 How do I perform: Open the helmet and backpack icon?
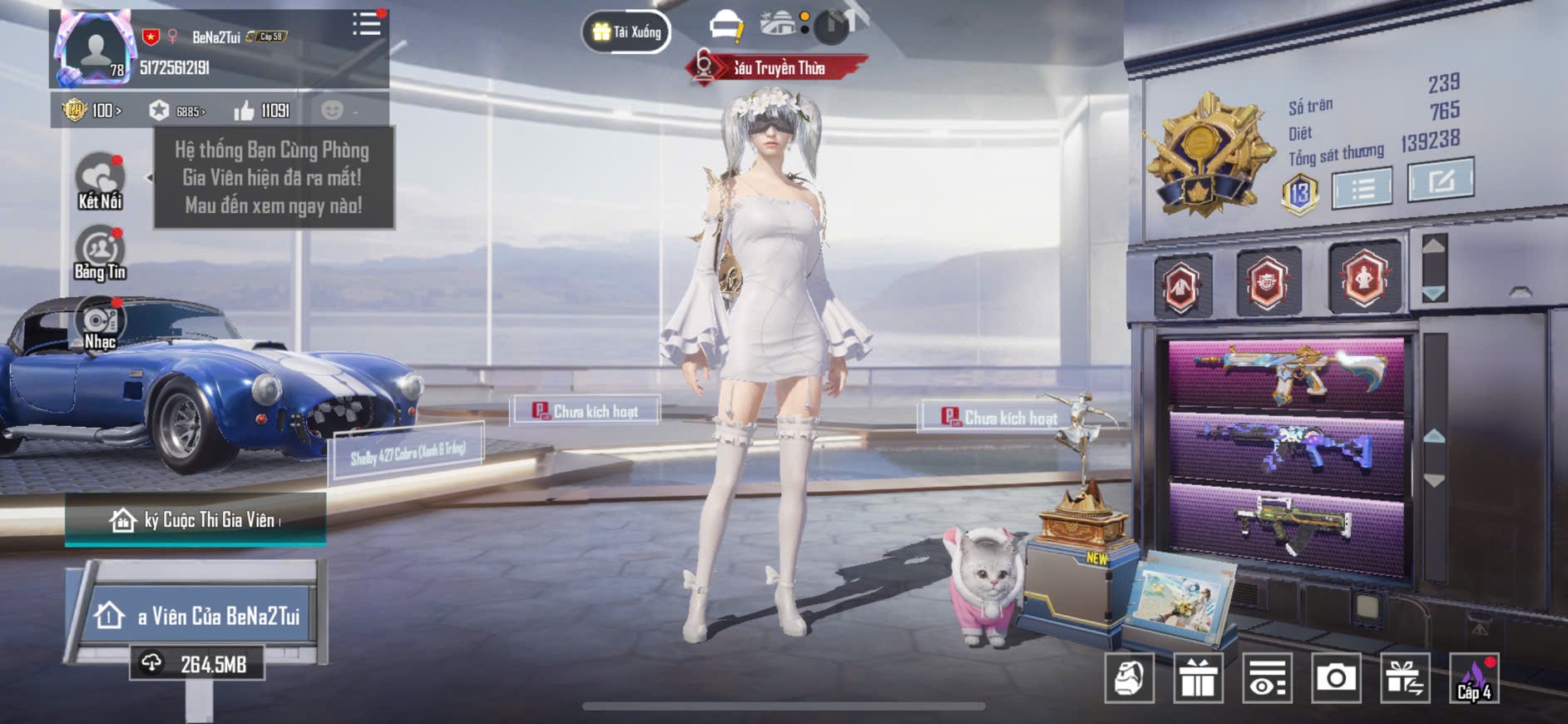tap(1130, 678)
